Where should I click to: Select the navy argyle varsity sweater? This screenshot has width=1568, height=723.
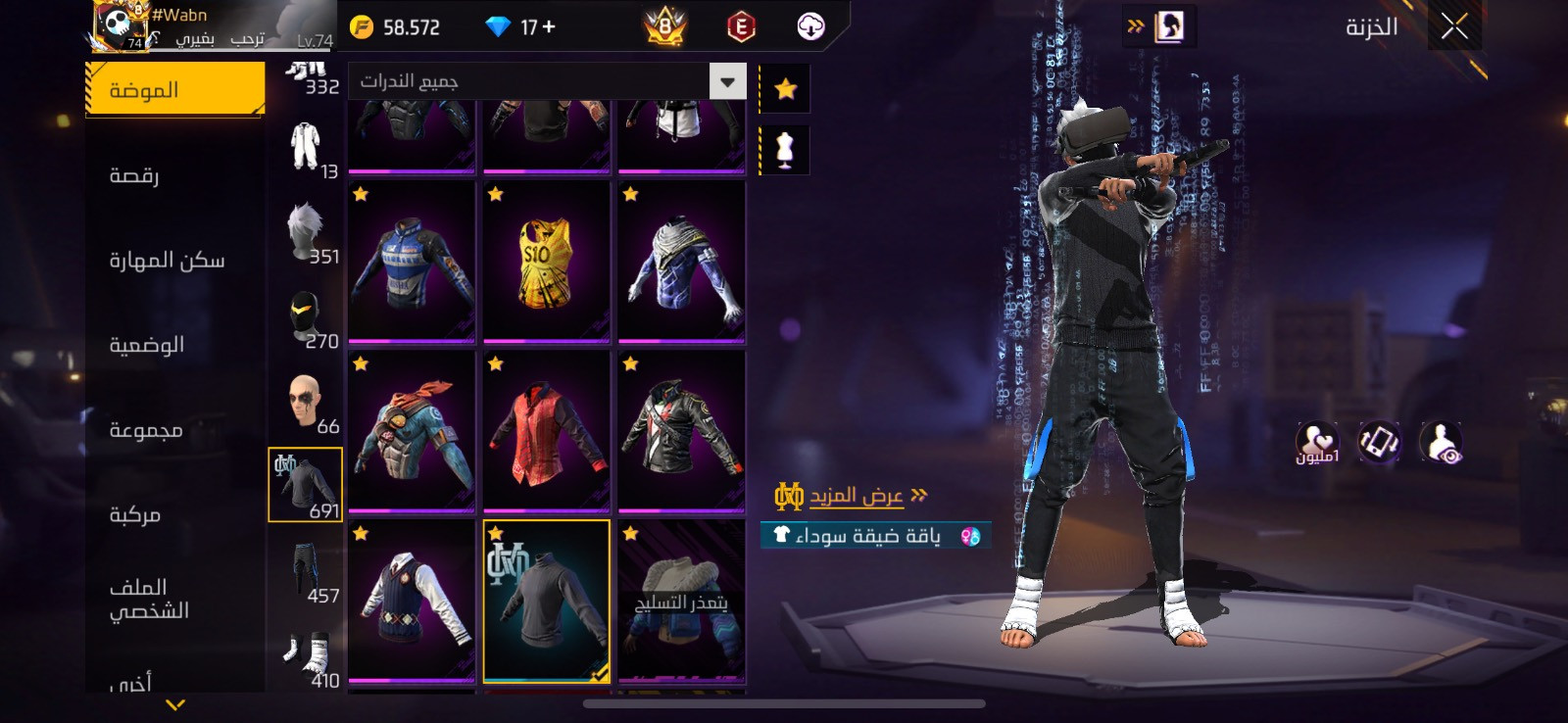[x=412, y=601]
